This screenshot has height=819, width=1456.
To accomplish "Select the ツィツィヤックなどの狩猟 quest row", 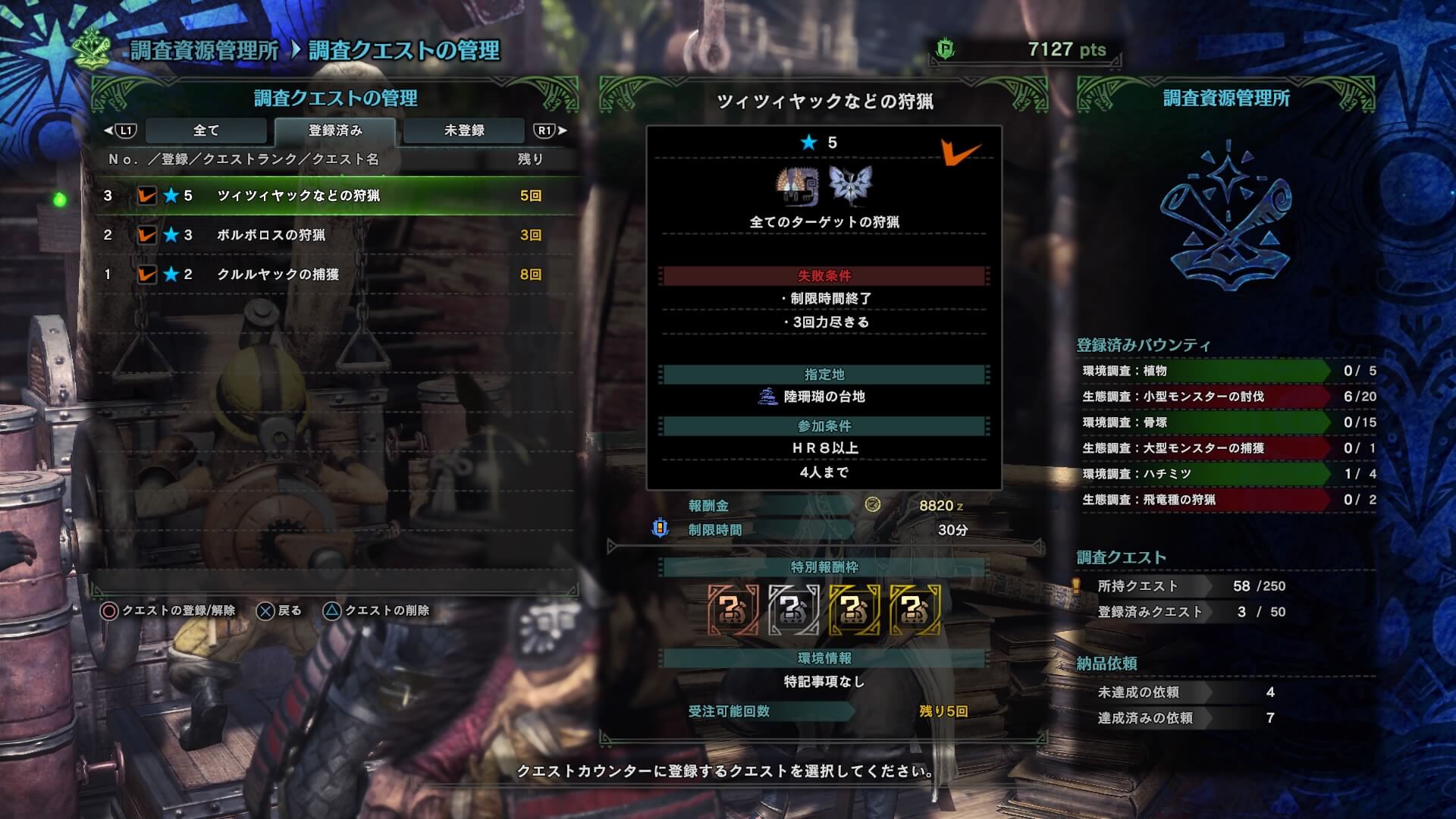I will tap(334, 196).
